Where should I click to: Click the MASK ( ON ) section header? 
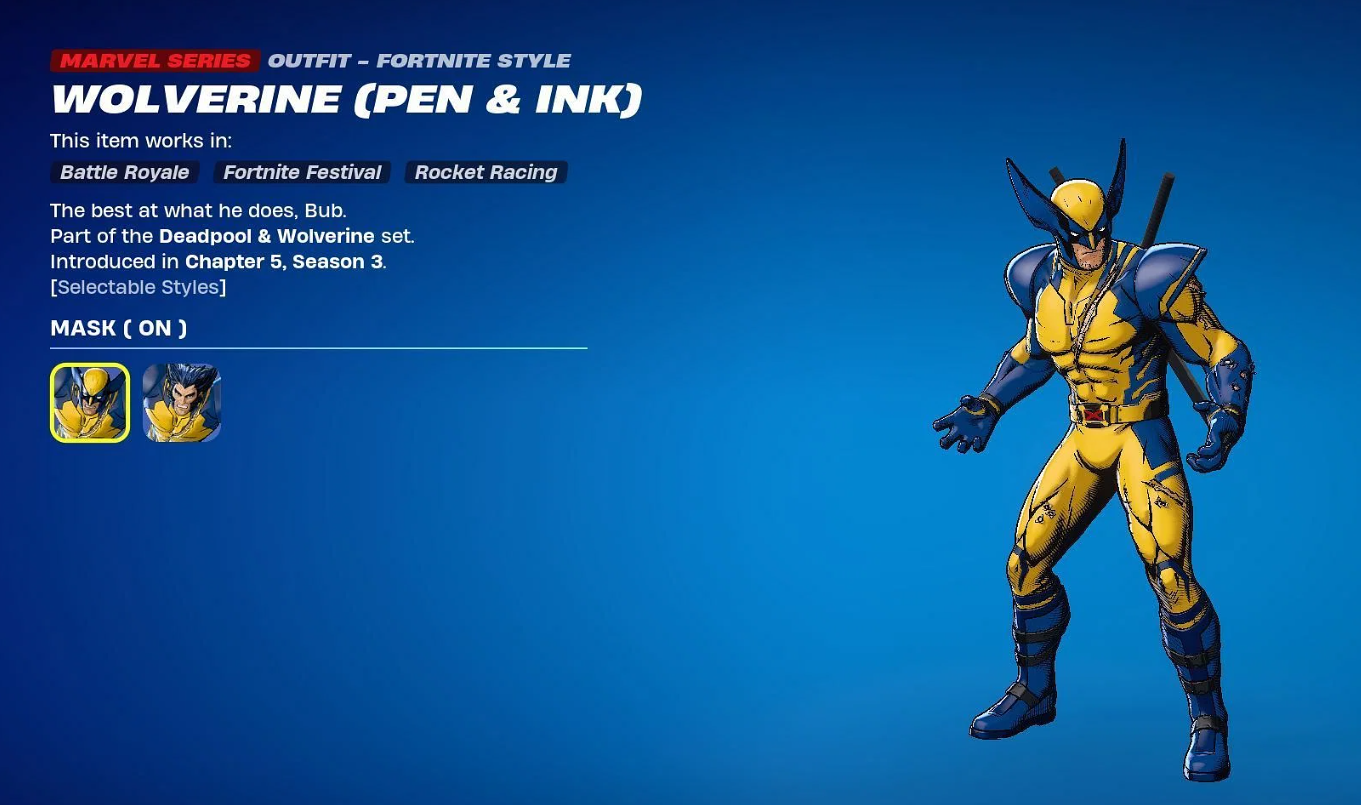pos(118,328)
